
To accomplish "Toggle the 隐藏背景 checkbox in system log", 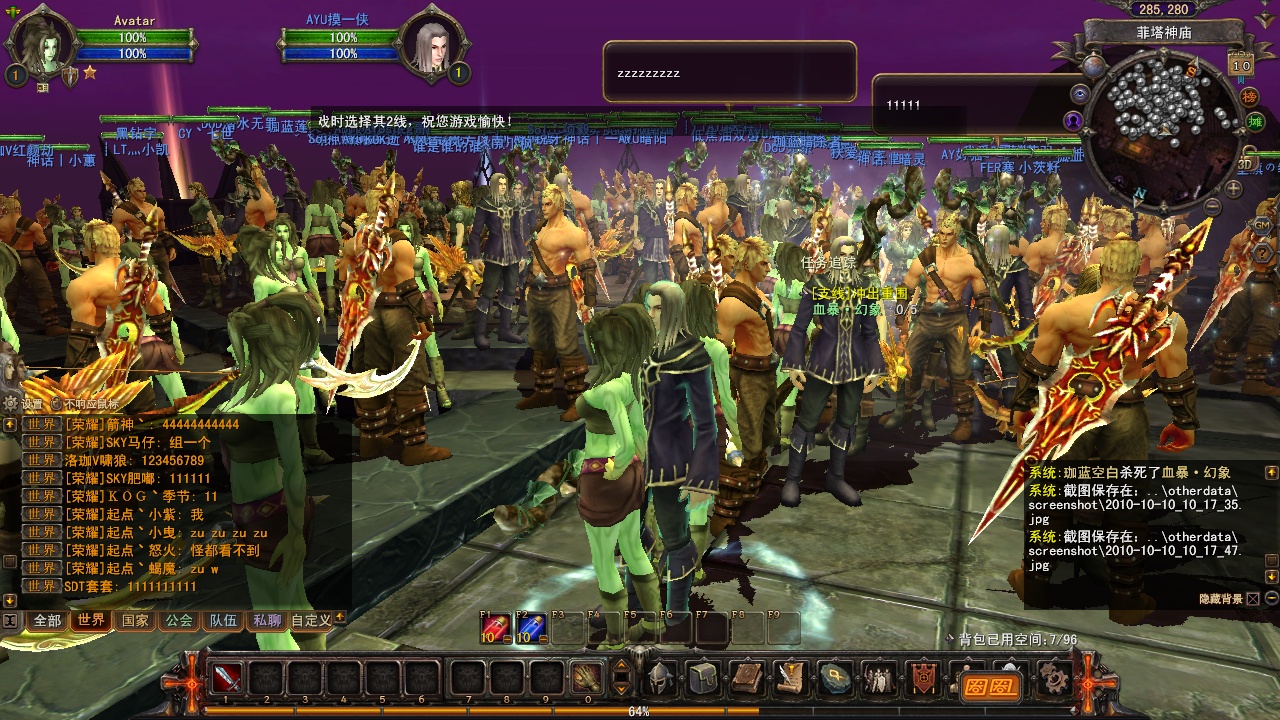I will coord(1253,599).
